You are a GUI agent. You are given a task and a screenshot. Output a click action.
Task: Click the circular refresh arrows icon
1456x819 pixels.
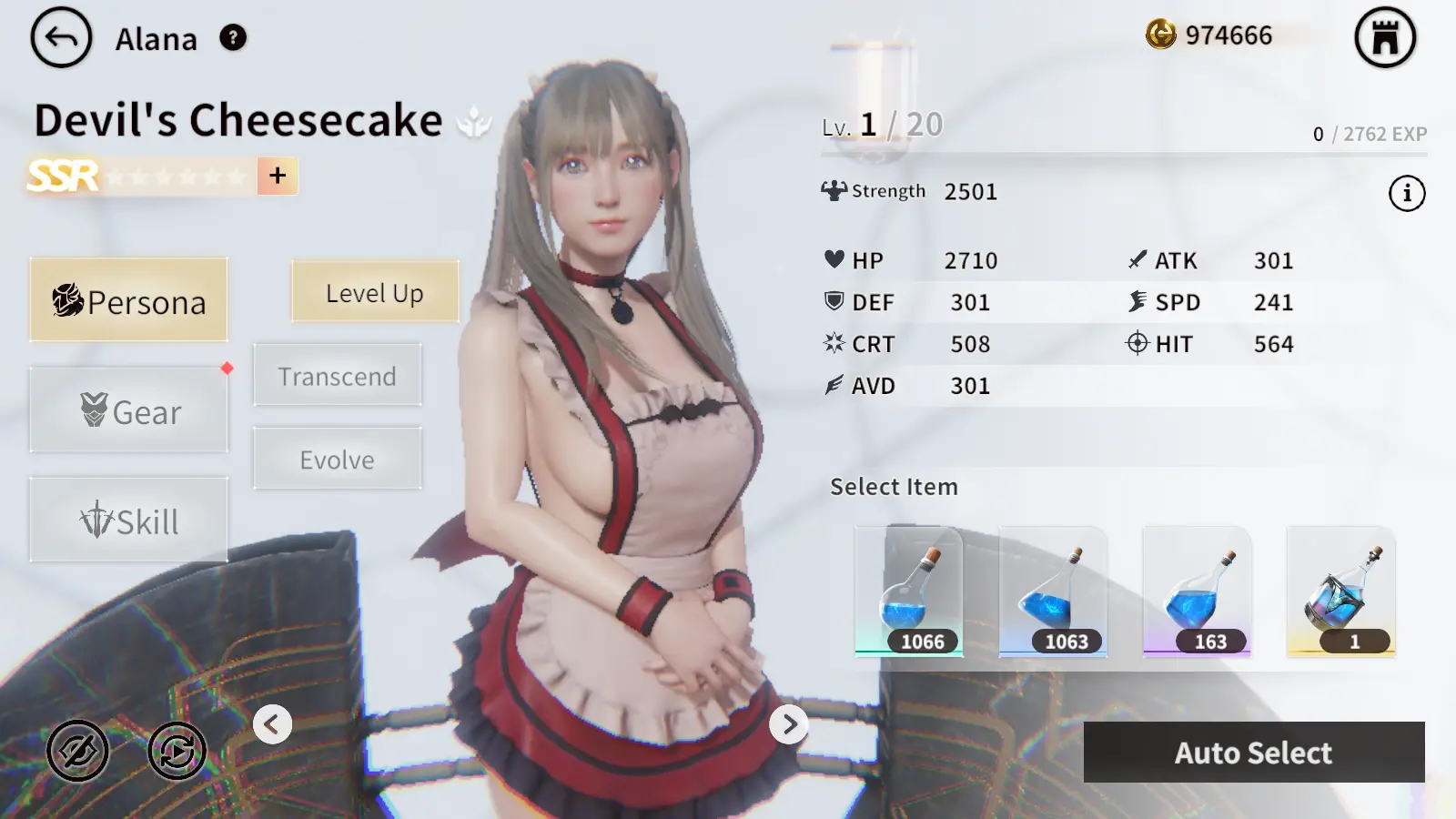[177, 751]
